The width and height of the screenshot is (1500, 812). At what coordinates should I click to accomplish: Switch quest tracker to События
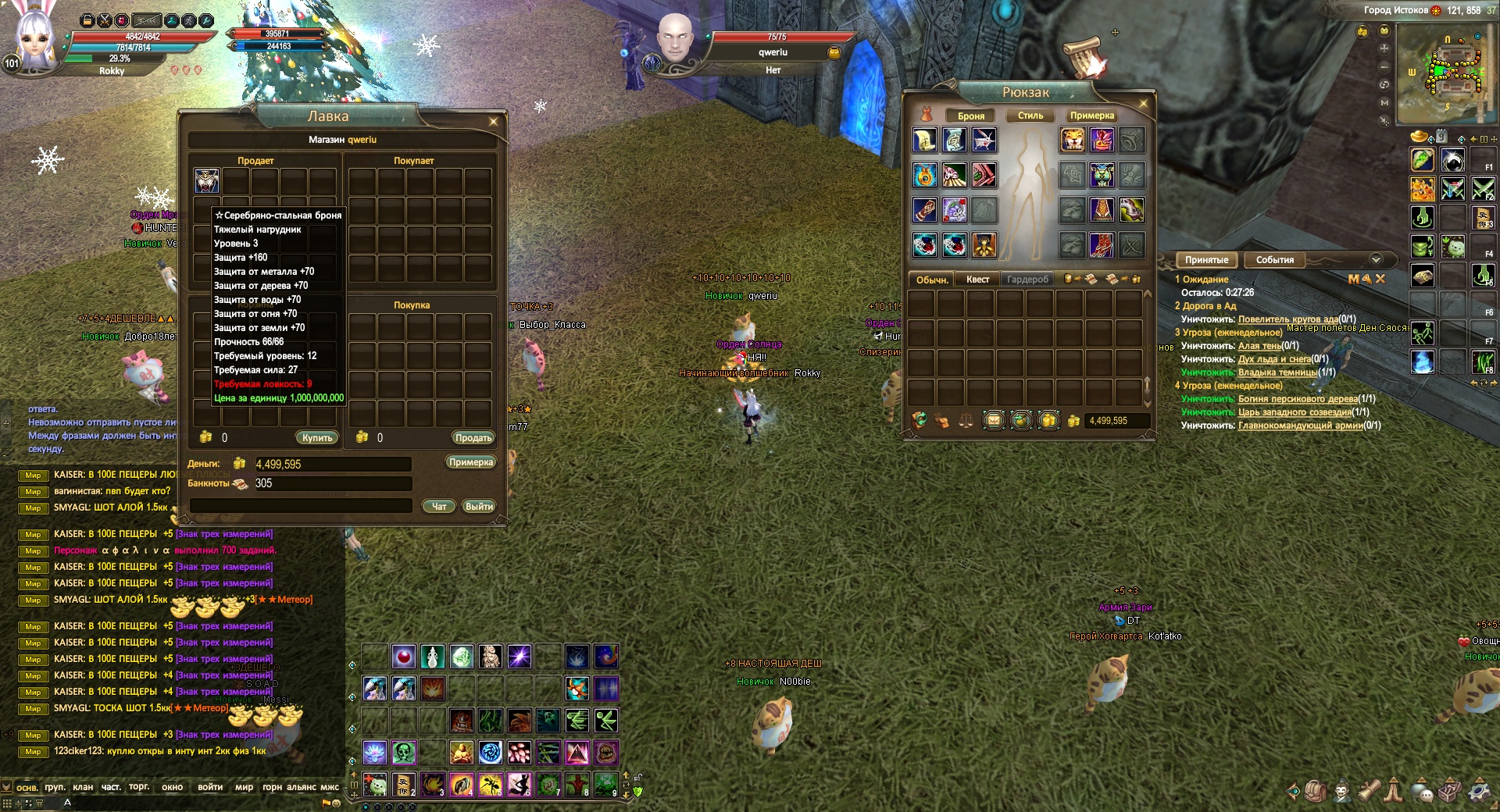[1275, 260]
